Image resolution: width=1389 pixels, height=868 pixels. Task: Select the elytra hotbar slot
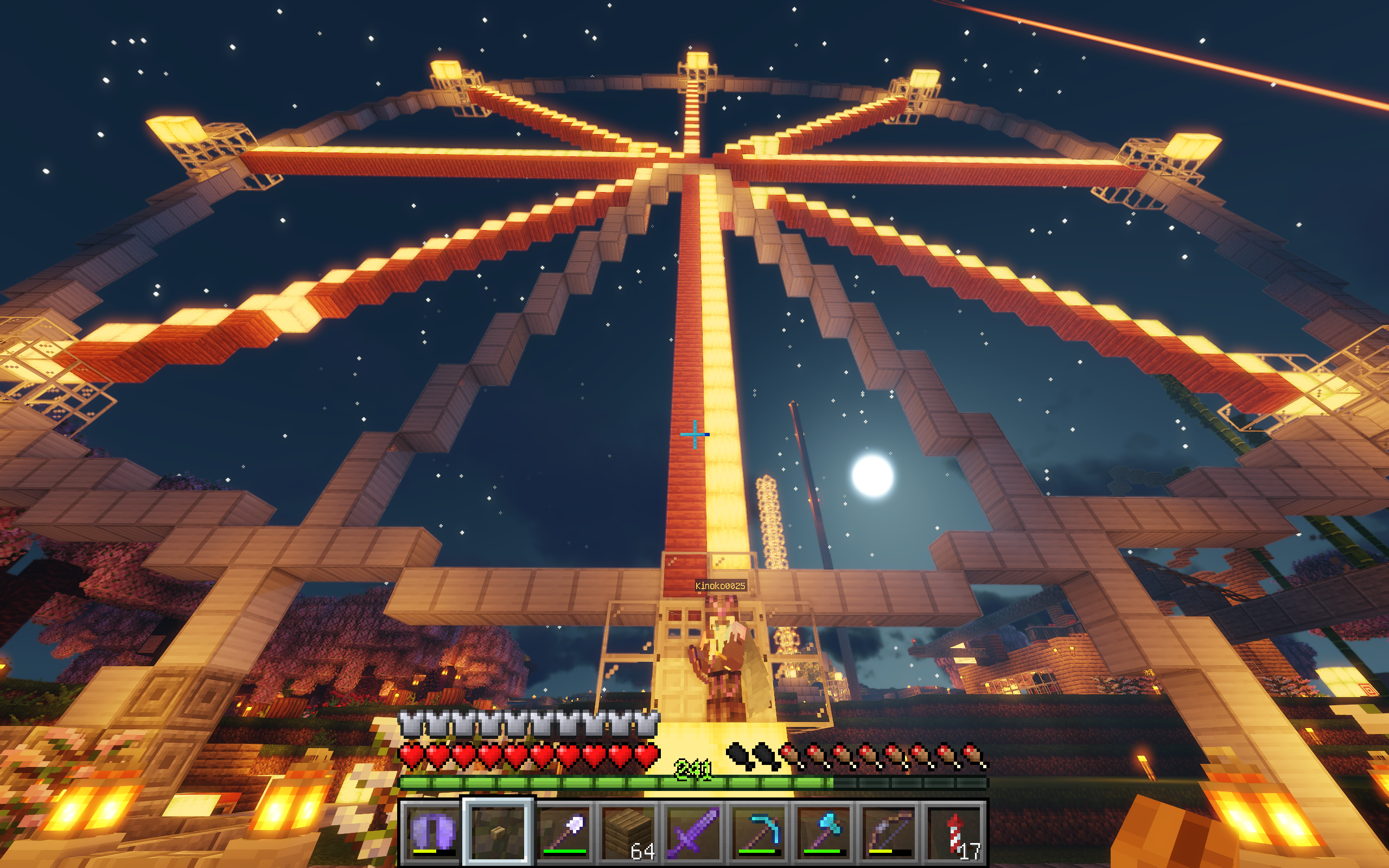click(433, 831)
